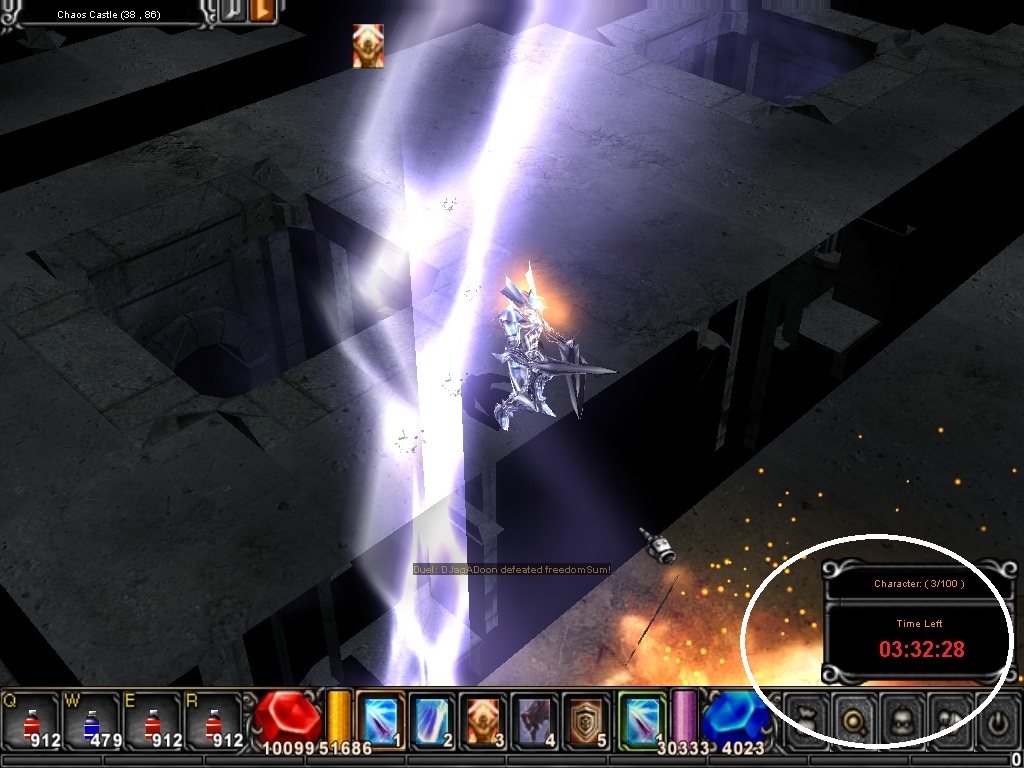The height and width of the screenshot is (768, 1024).
Task: Click the active buff icon at top
Action: (367, 47)
